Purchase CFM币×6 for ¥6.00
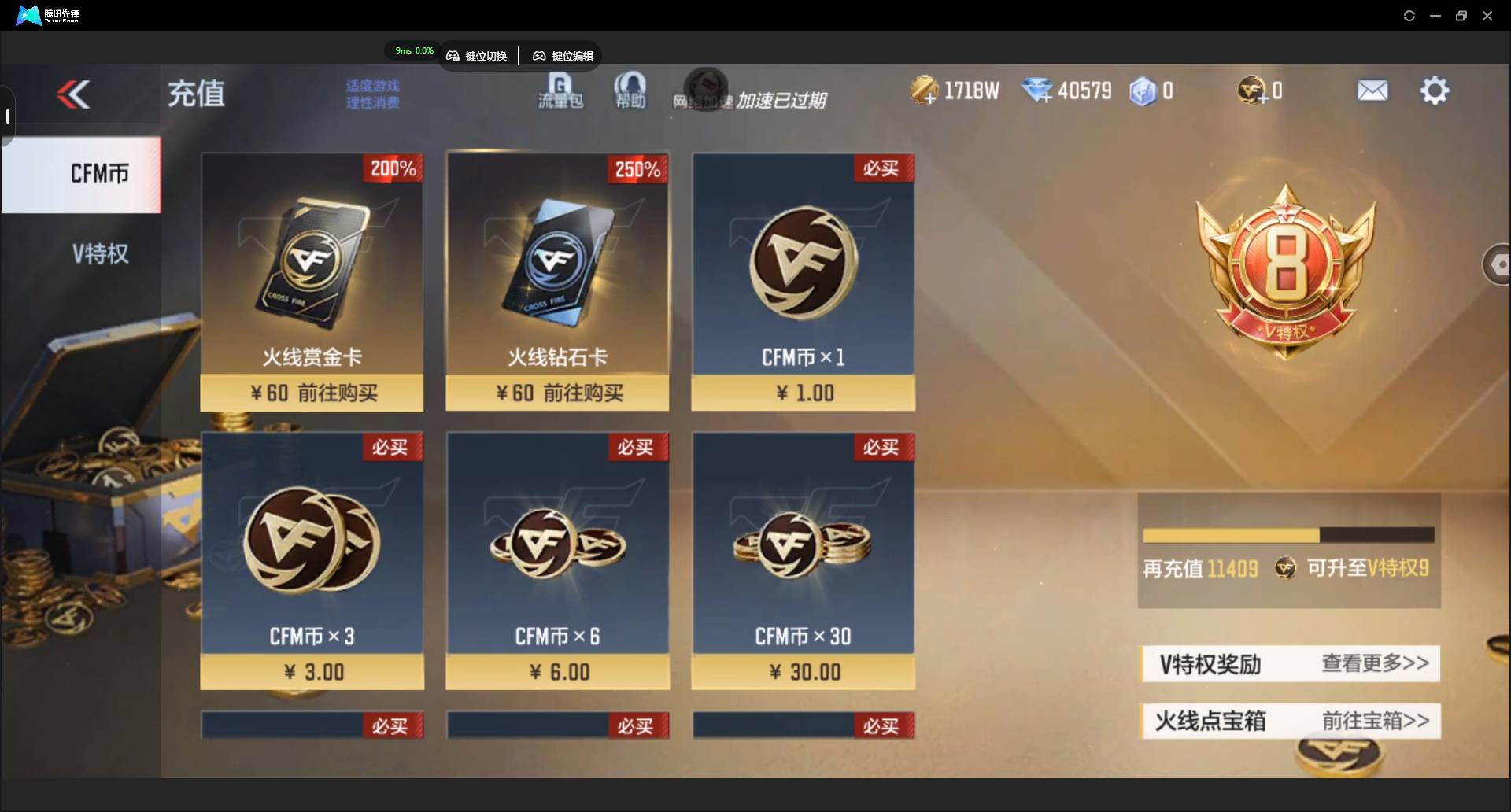This screenshot has height=812, width=1511. click(557, 672)
